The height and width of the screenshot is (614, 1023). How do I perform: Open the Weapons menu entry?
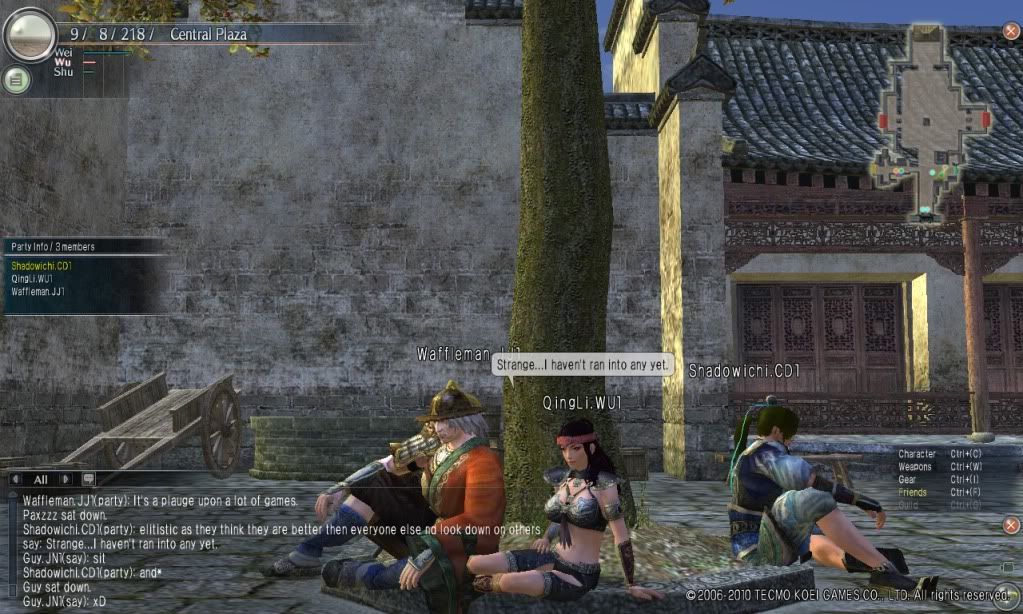click(915, 467)
